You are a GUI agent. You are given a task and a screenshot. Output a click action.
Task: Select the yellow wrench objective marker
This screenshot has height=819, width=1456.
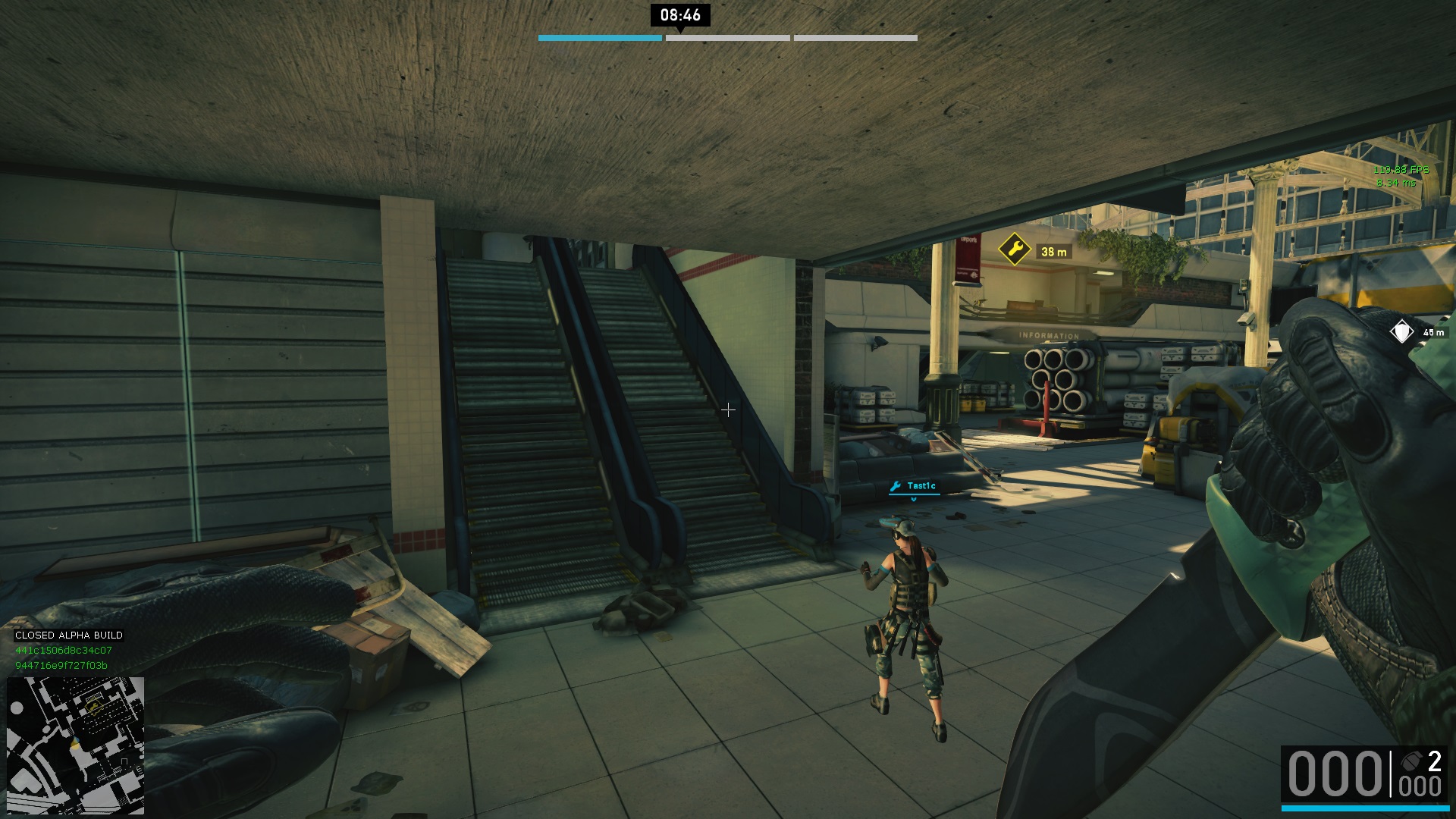(1014, 249)
